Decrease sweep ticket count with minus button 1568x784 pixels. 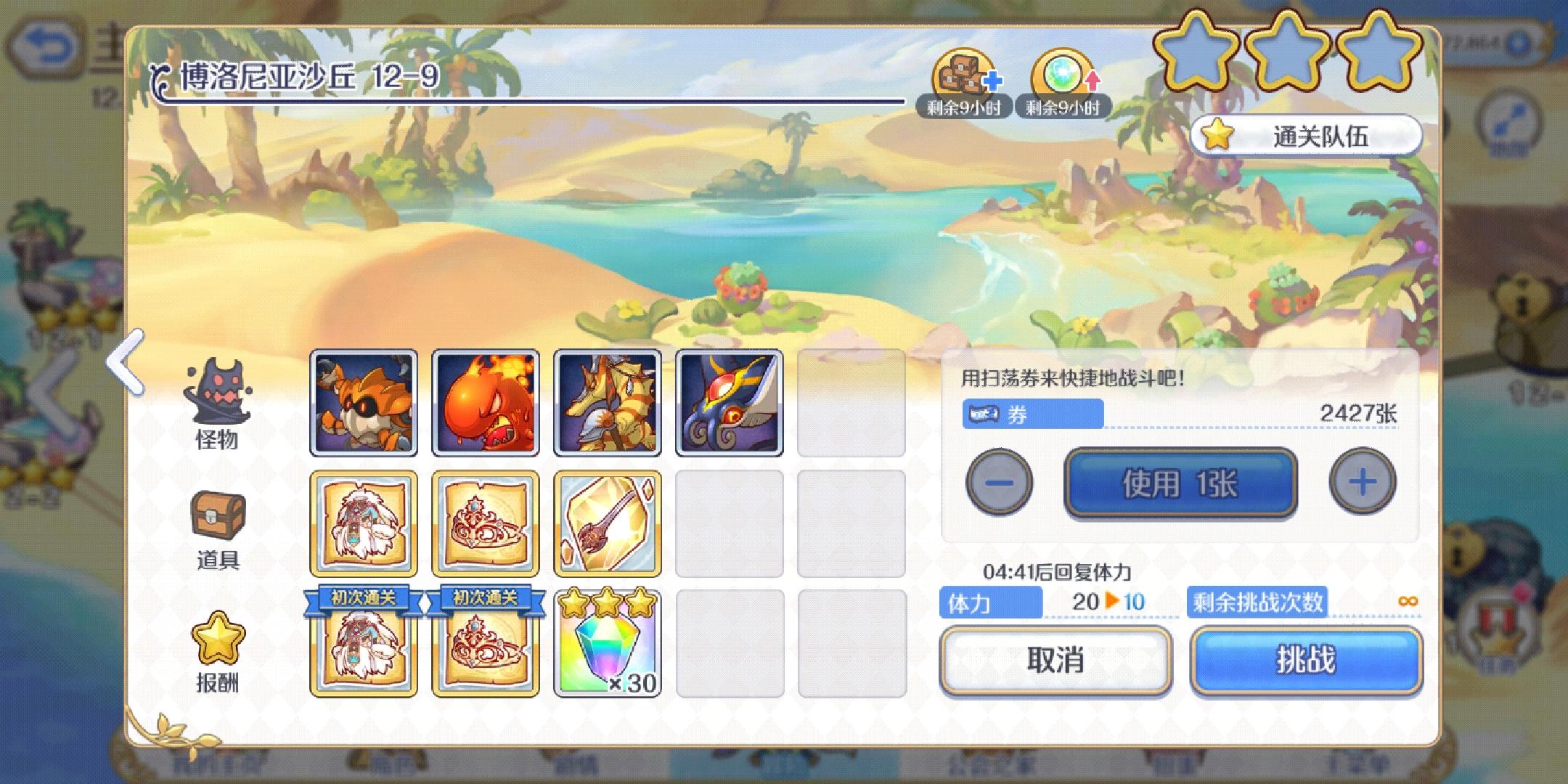click(x=1000, y=481)
